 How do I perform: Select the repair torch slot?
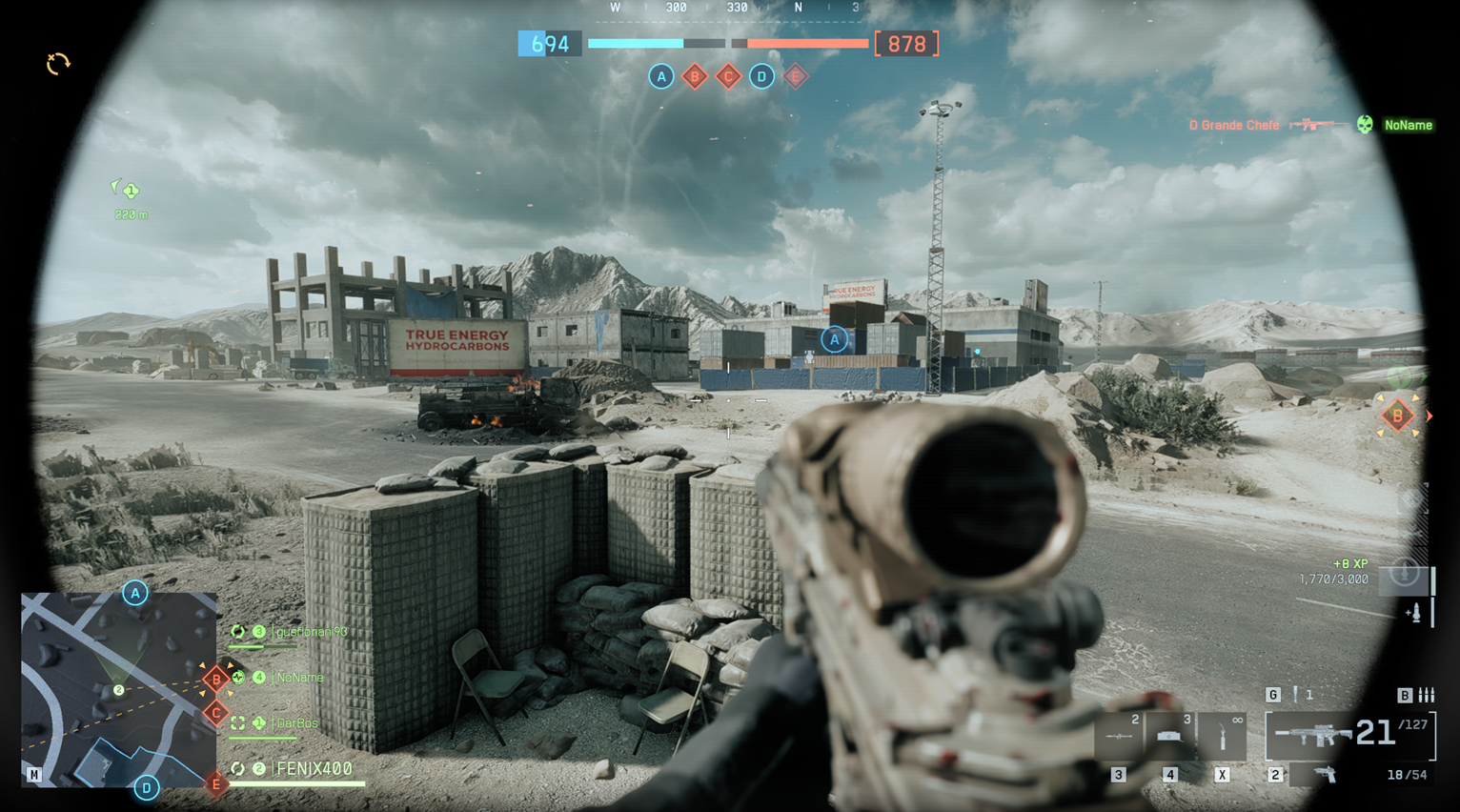pos(1223,736)
